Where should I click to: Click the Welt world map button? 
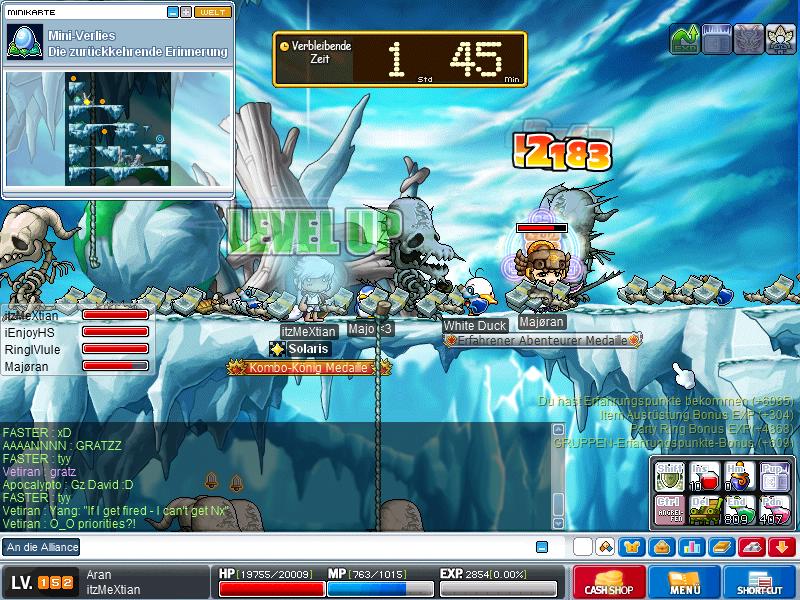tap(211, 13)
